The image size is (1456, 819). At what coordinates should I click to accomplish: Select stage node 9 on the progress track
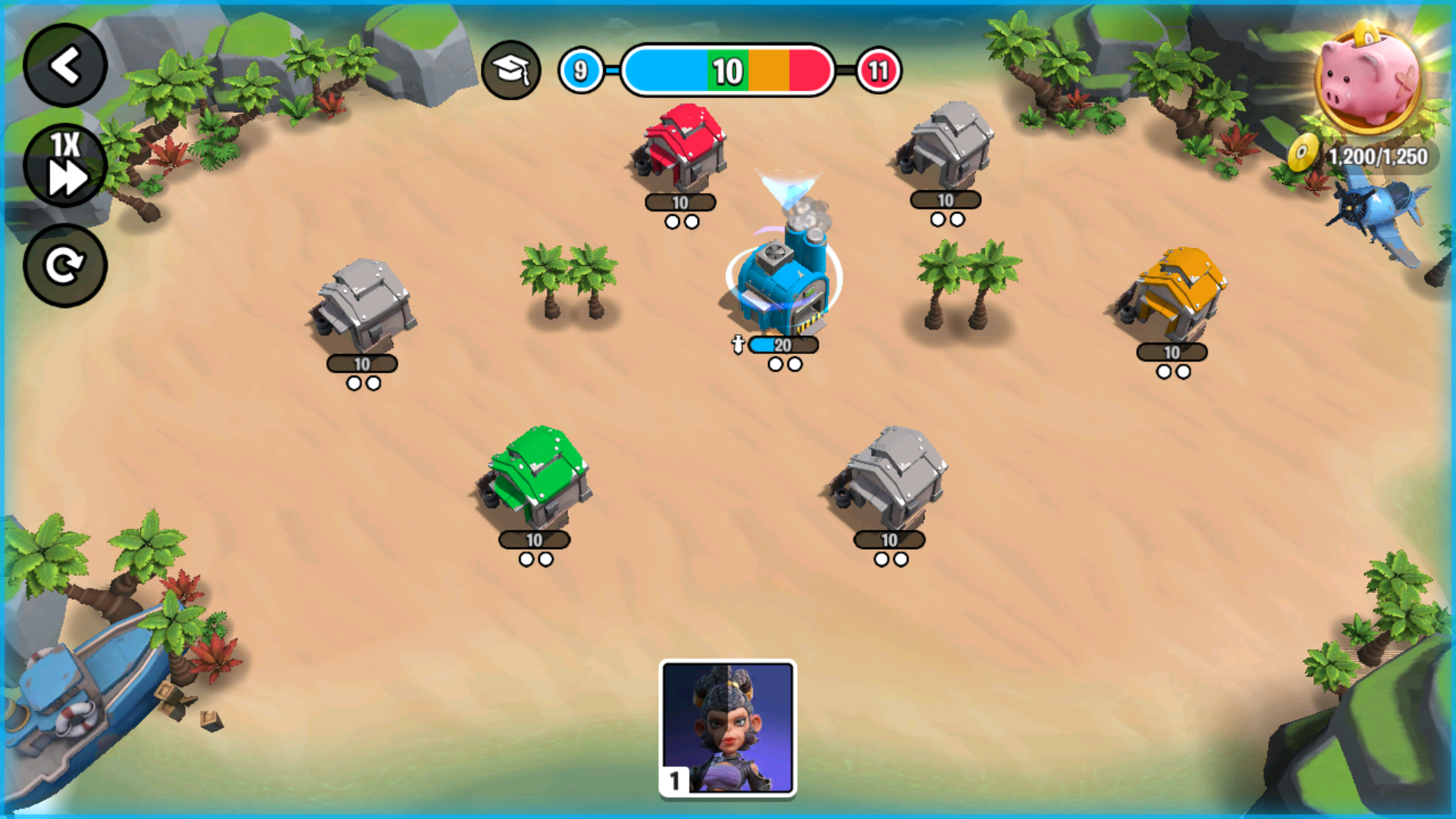point(580,71)
